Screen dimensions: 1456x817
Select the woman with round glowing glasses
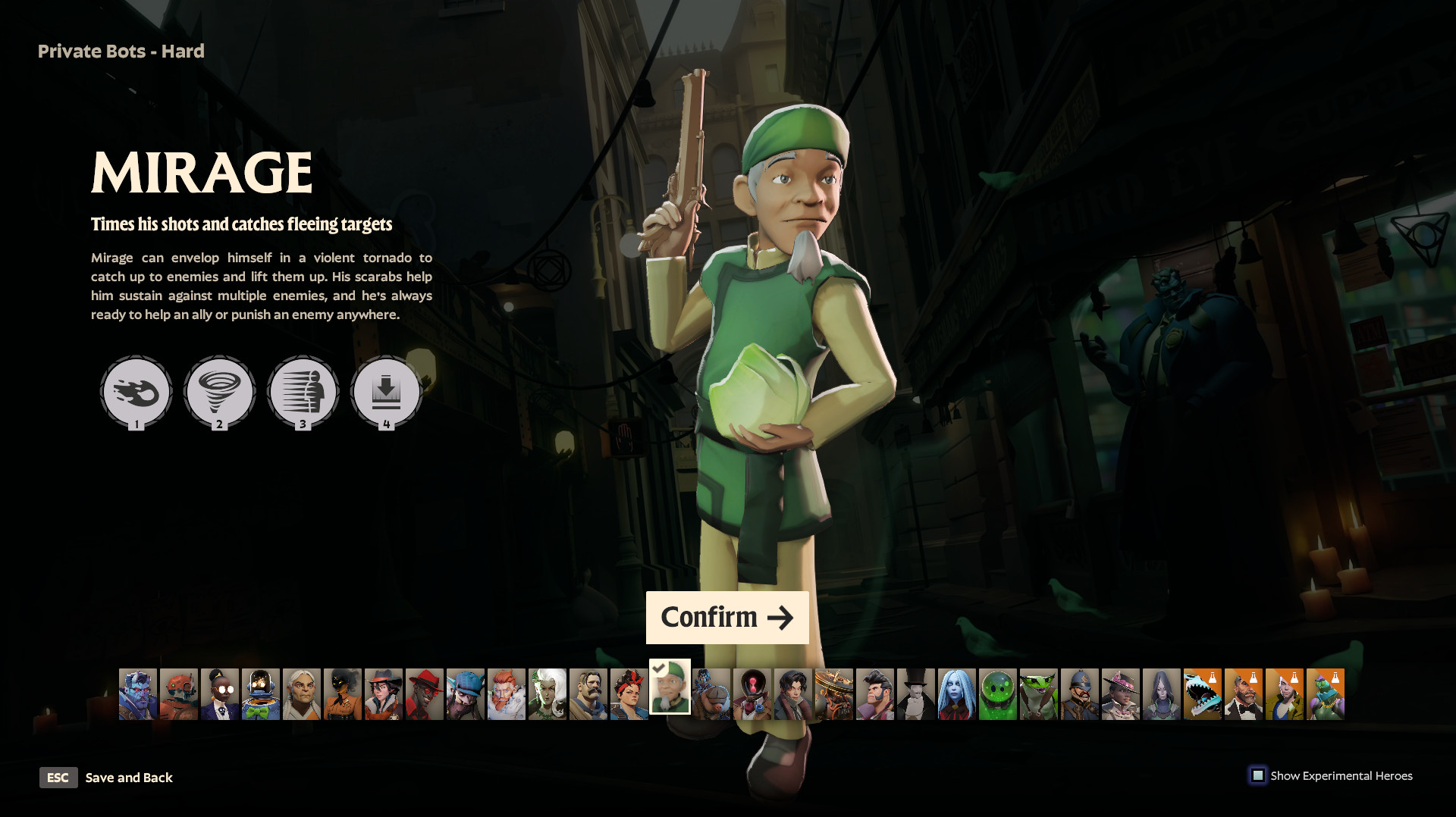[x=220, y=694]
